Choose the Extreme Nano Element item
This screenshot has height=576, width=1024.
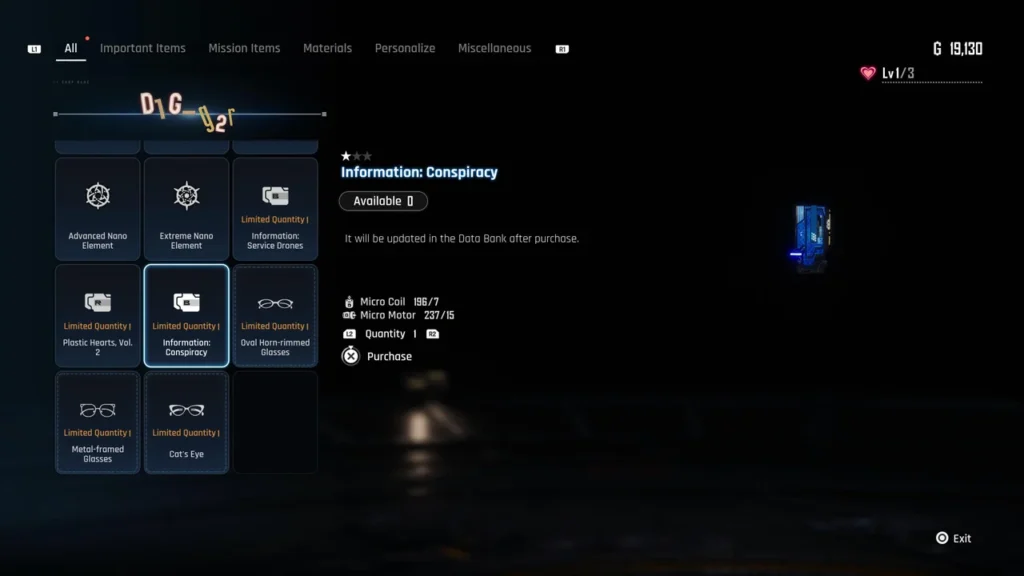(187, 208)
